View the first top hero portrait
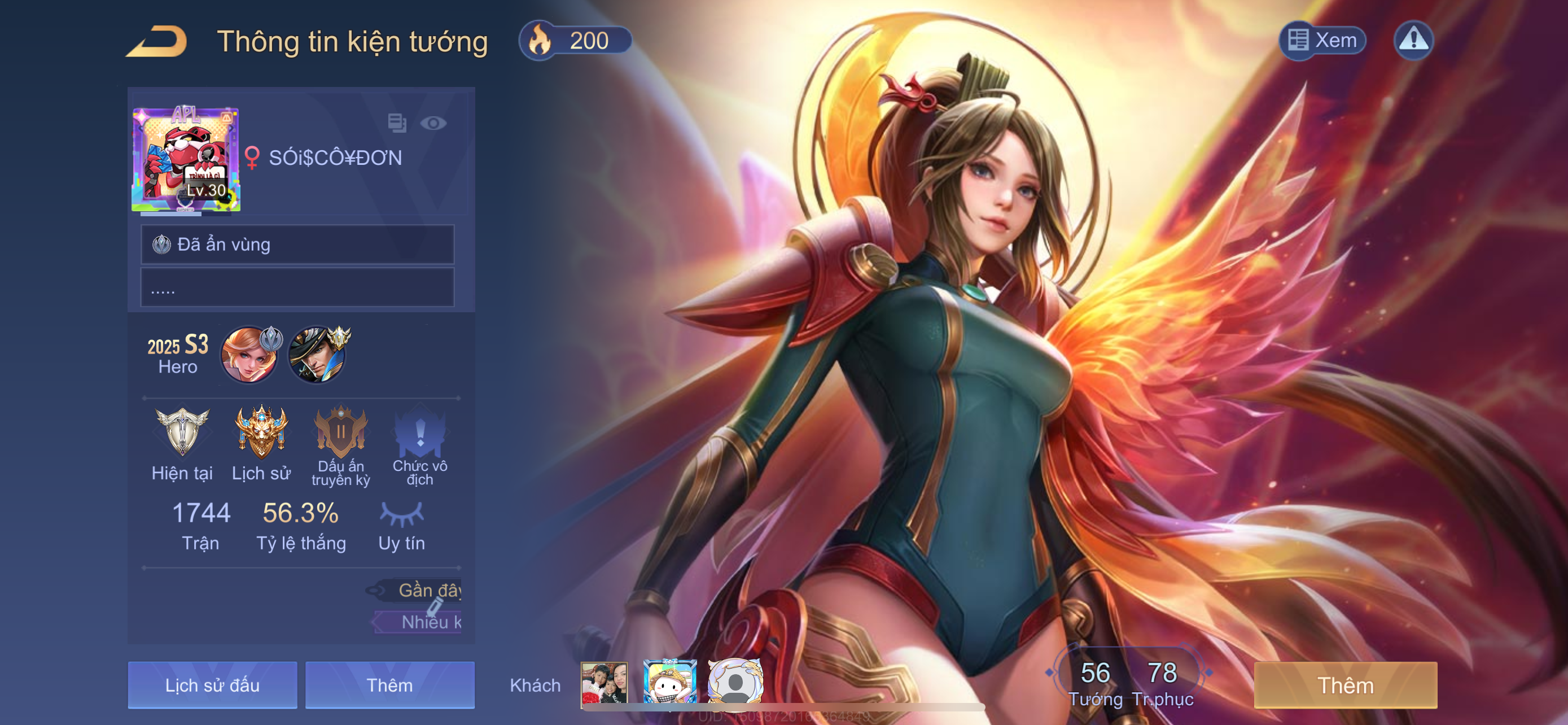The height and width of the screenshot is (725, 1568). tap(249, 355)
